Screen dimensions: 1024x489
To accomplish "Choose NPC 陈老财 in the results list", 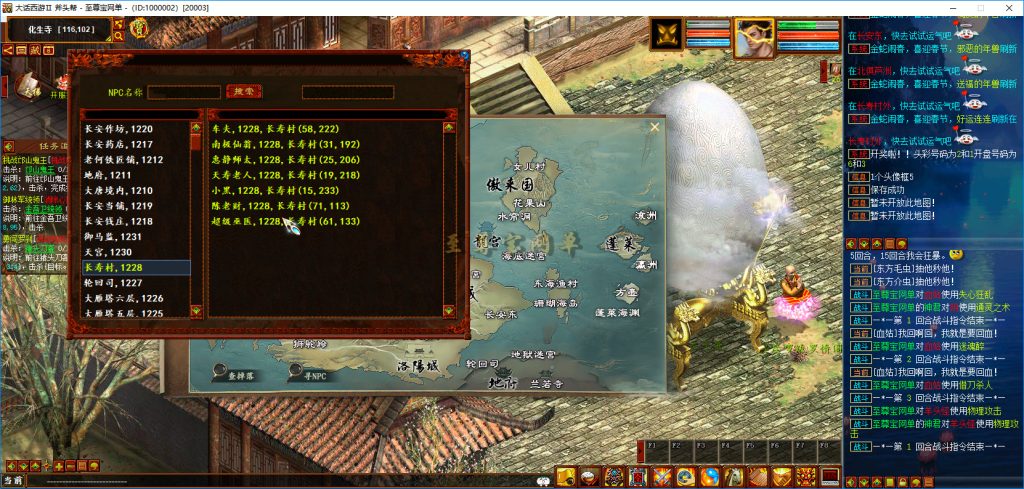I will [273, 205].
